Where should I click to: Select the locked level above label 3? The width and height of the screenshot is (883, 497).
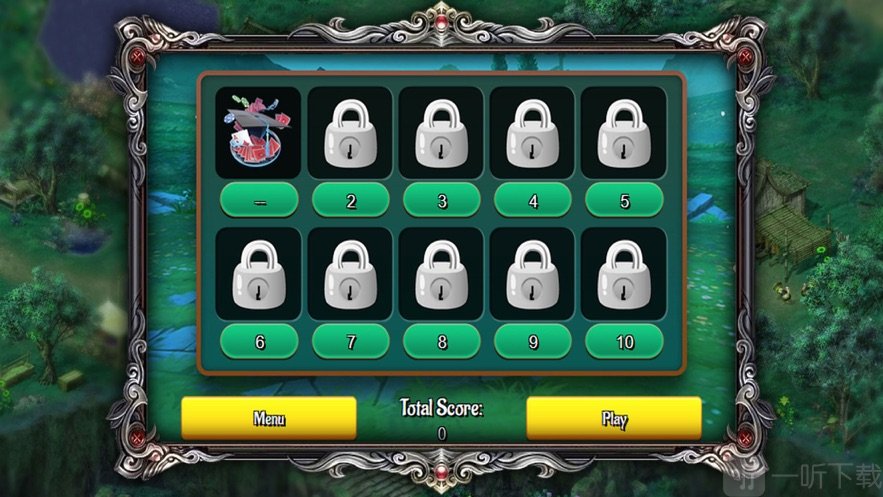441,132
